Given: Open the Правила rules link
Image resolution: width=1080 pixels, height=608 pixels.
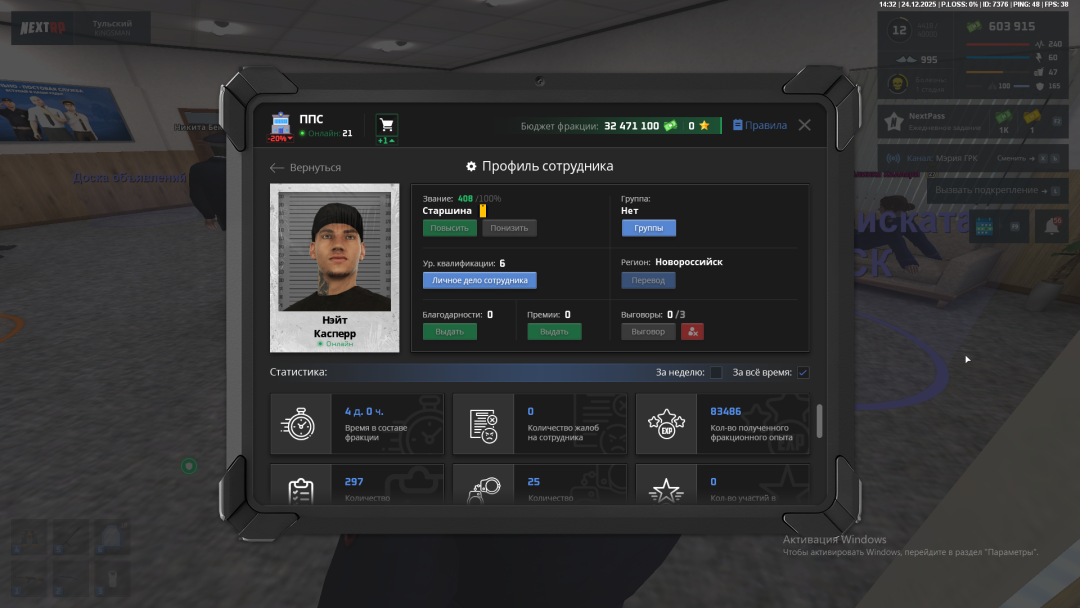Looking at the screenshot, I should (x=760, y=126).
